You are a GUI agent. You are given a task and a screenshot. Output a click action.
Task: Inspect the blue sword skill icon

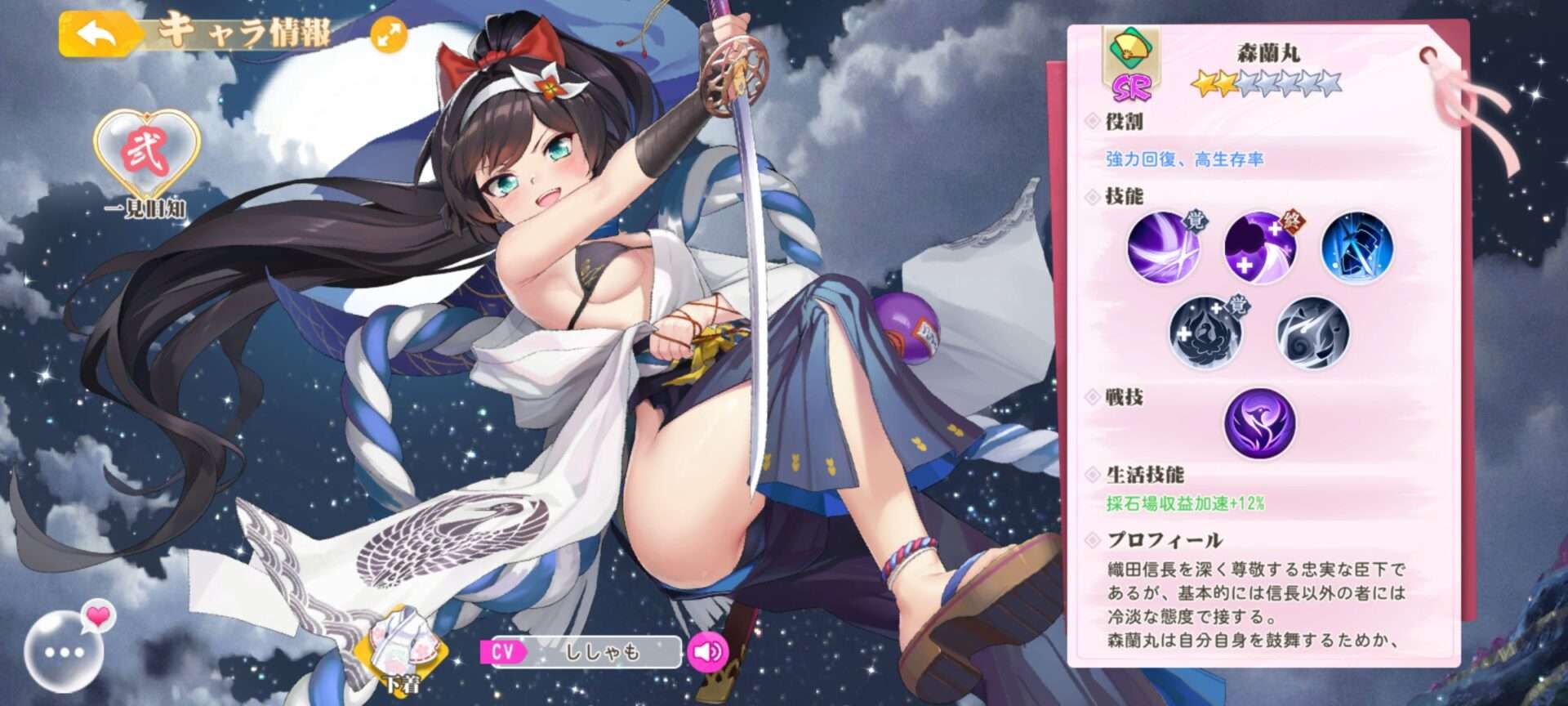[x=1357, y=248]
